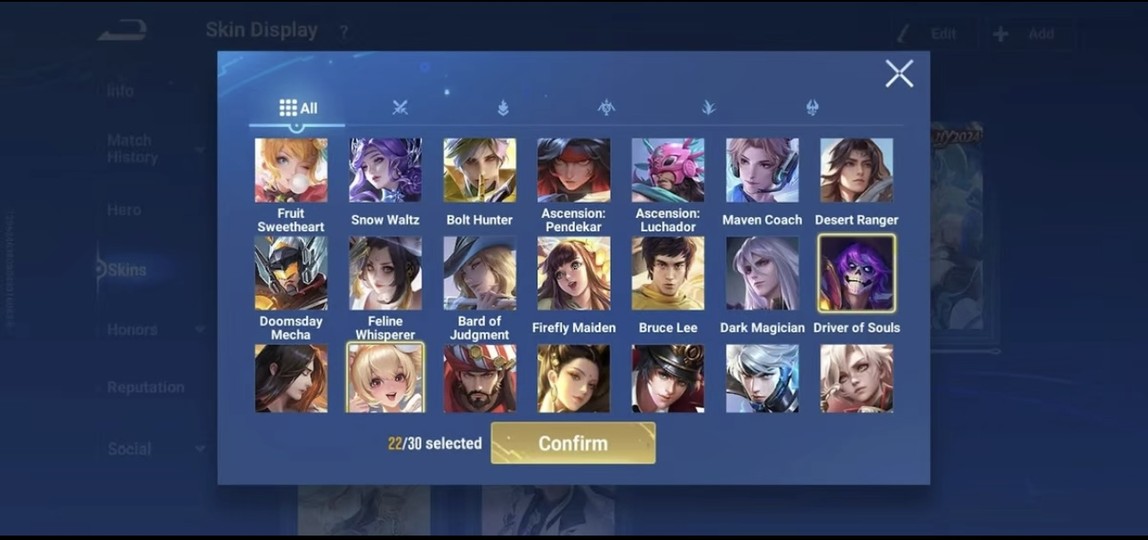Select the Ascension: Pendekar skin

pos(574,171)
